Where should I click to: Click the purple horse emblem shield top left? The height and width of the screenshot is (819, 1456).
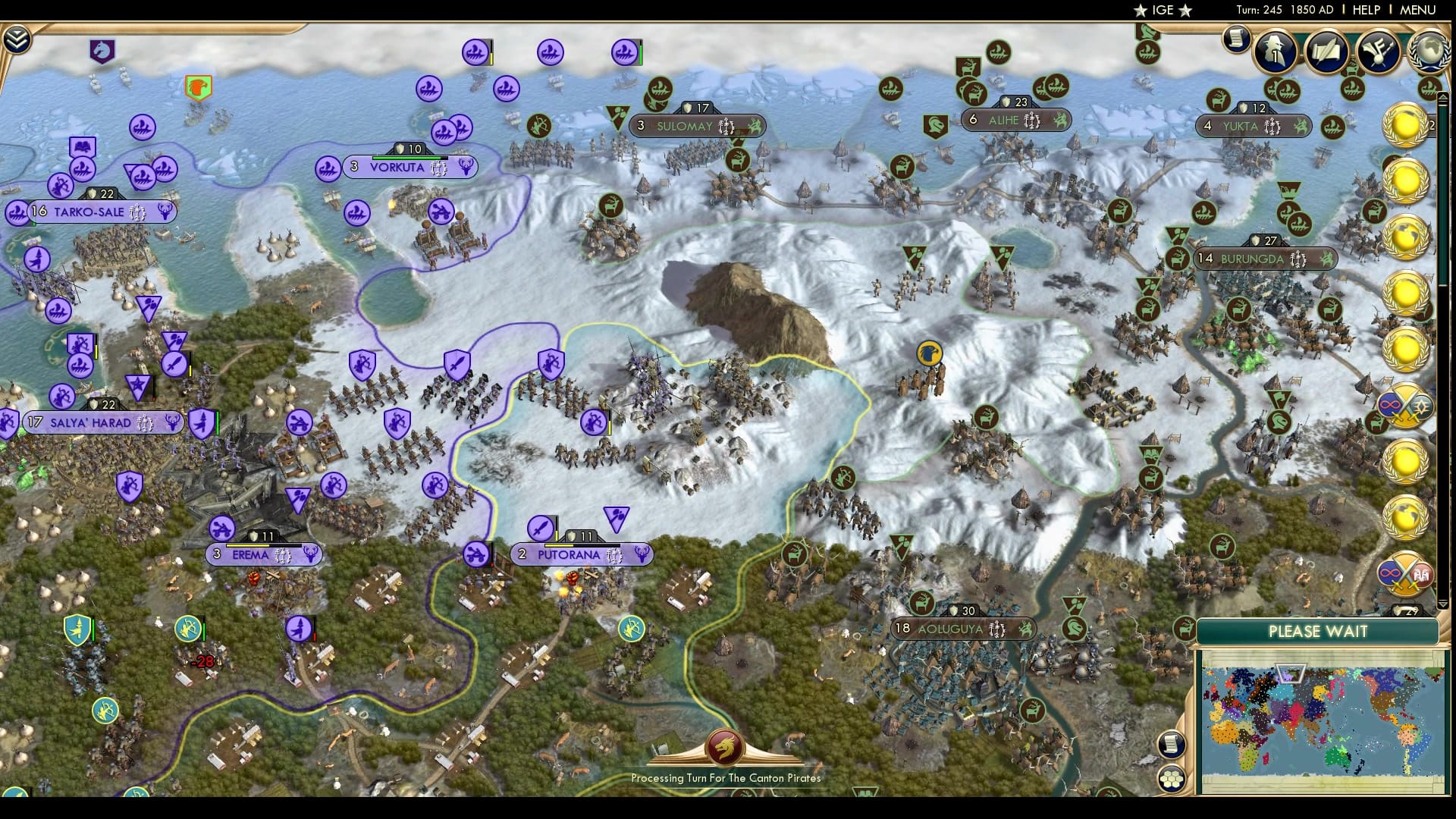104,49
